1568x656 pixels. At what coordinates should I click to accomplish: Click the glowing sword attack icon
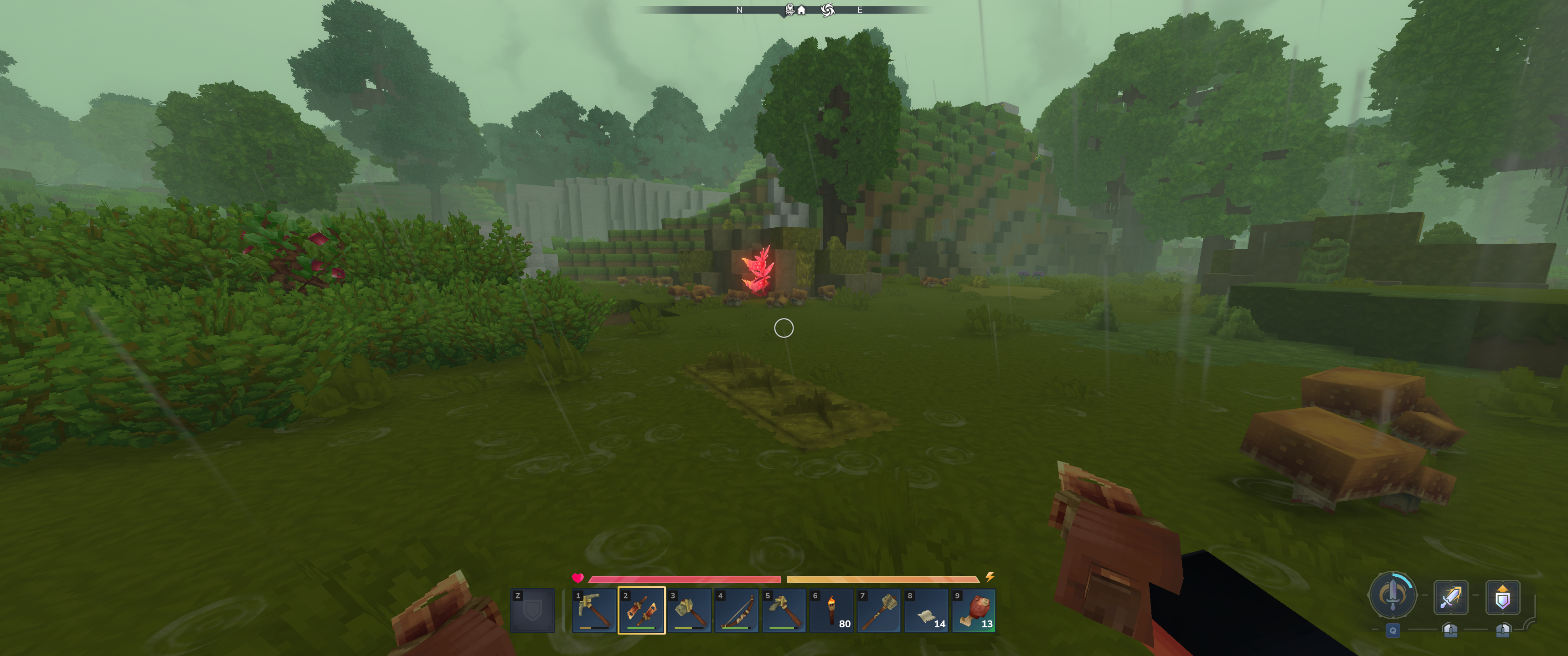click(x=1450, y=597)
